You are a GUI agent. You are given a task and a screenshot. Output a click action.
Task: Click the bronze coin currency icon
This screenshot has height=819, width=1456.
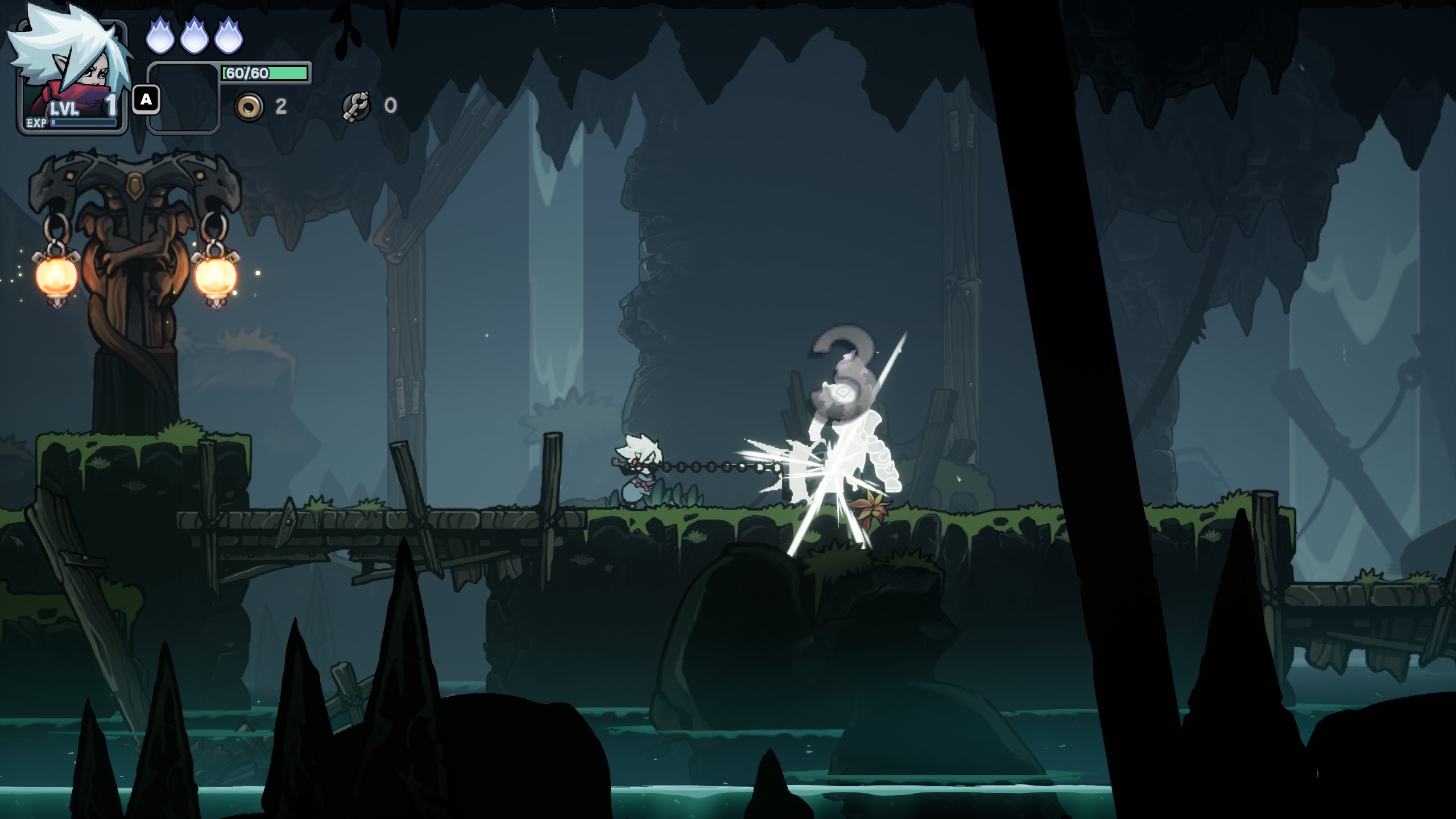click(249, 106)
